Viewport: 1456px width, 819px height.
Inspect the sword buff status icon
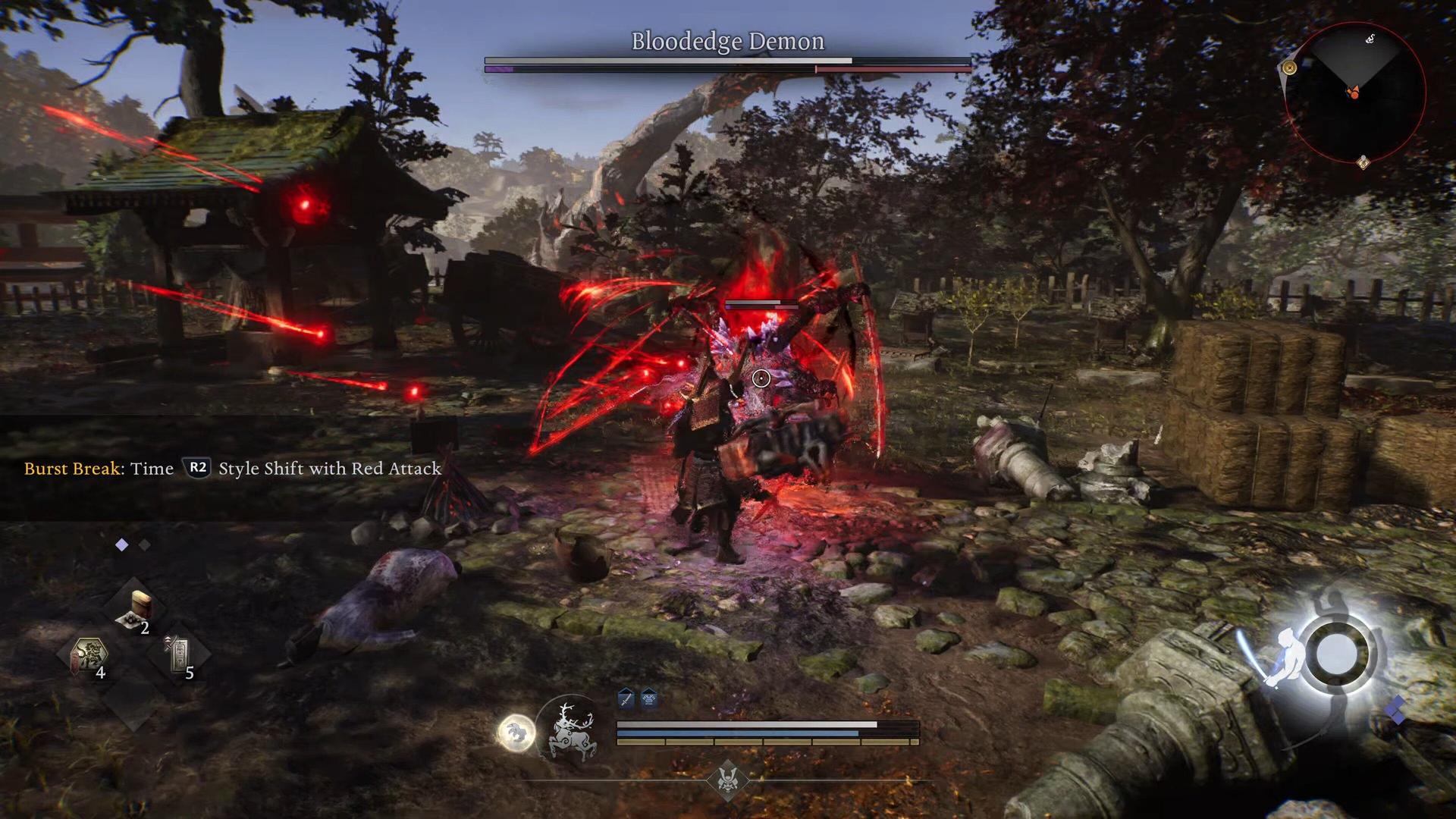click(x=626, y=698)
